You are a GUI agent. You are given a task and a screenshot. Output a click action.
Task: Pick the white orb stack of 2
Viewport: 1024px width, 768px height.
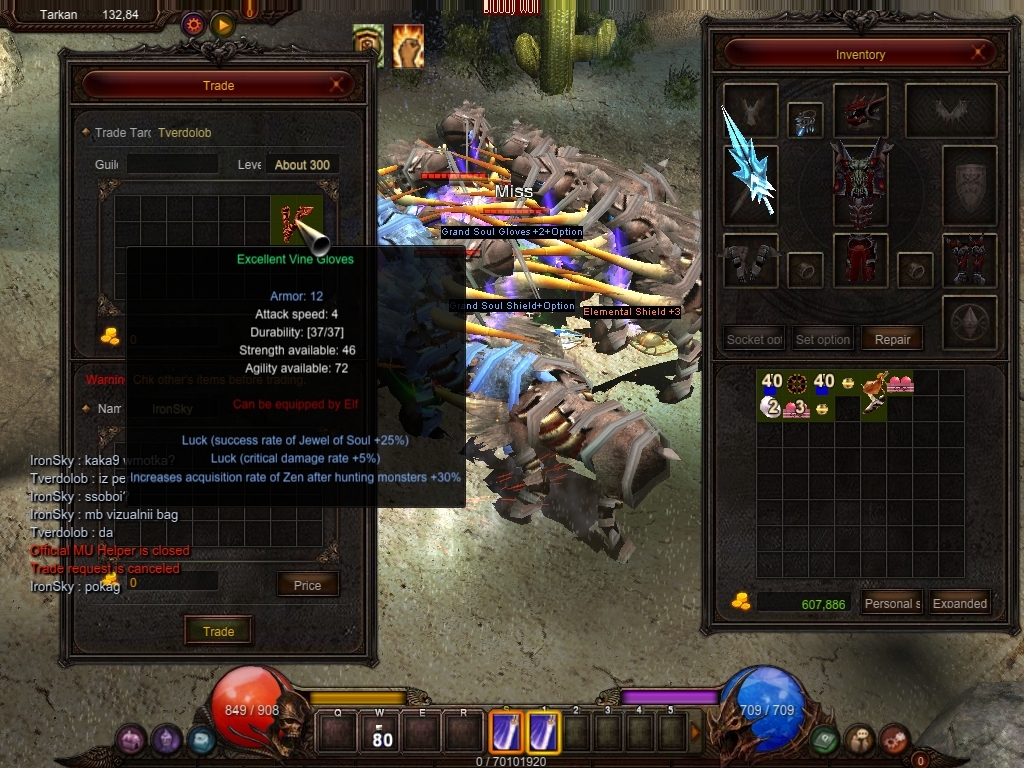point(769,406)
